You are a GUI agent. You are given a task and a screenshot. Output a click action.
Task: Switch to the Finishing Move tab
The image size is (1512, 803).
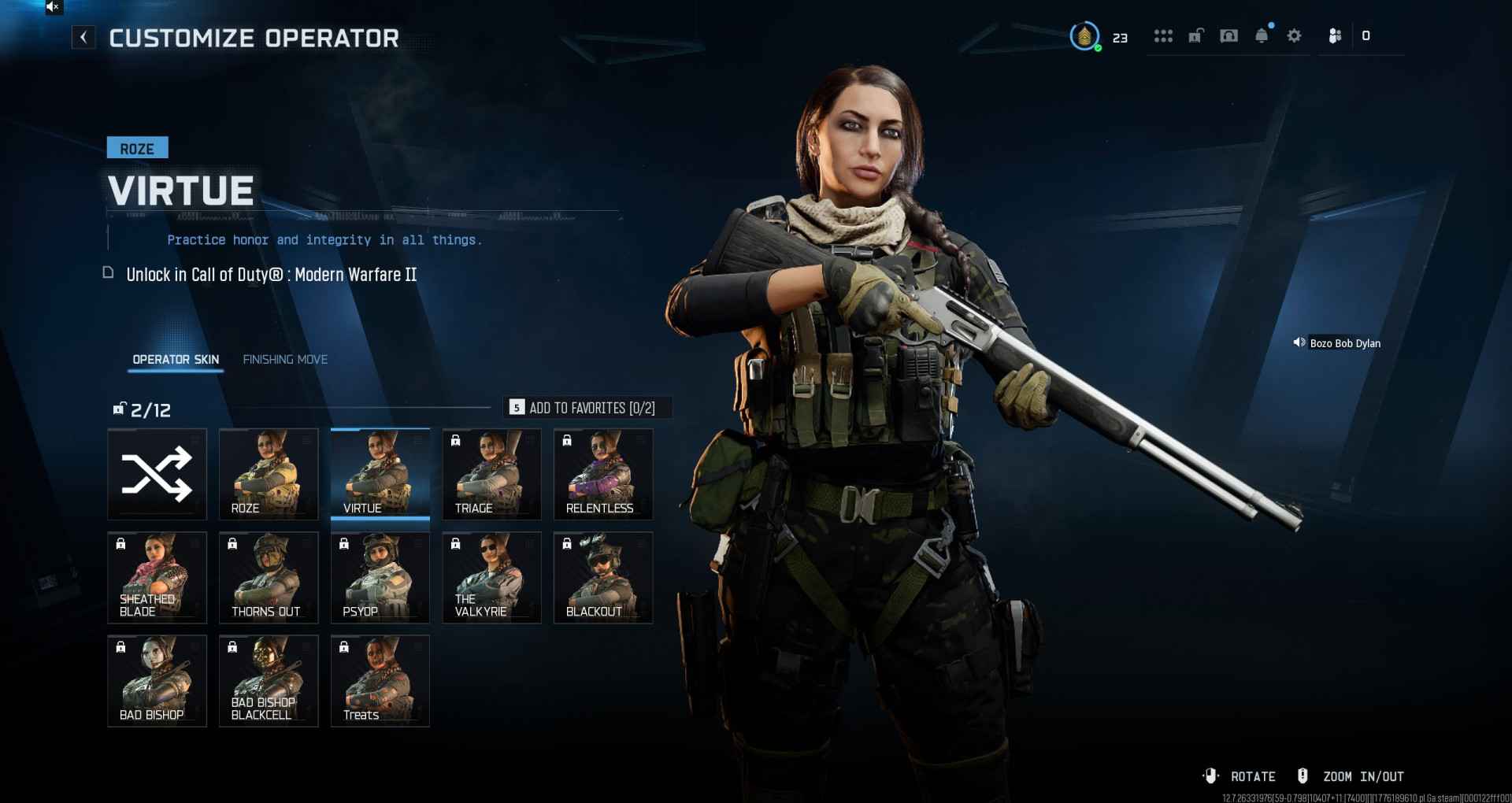[285, 360]
